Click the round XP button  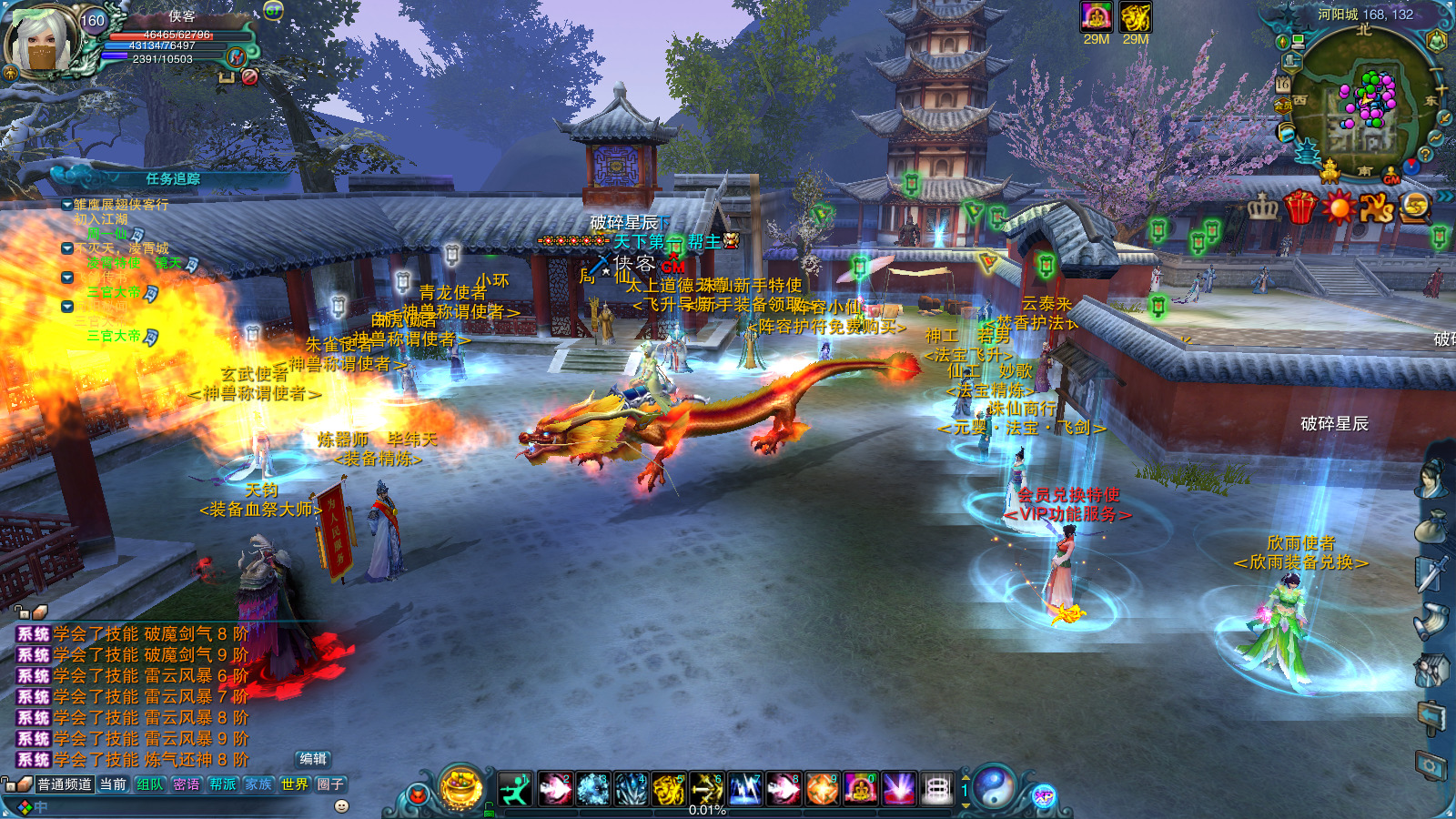coord(1043,796)
